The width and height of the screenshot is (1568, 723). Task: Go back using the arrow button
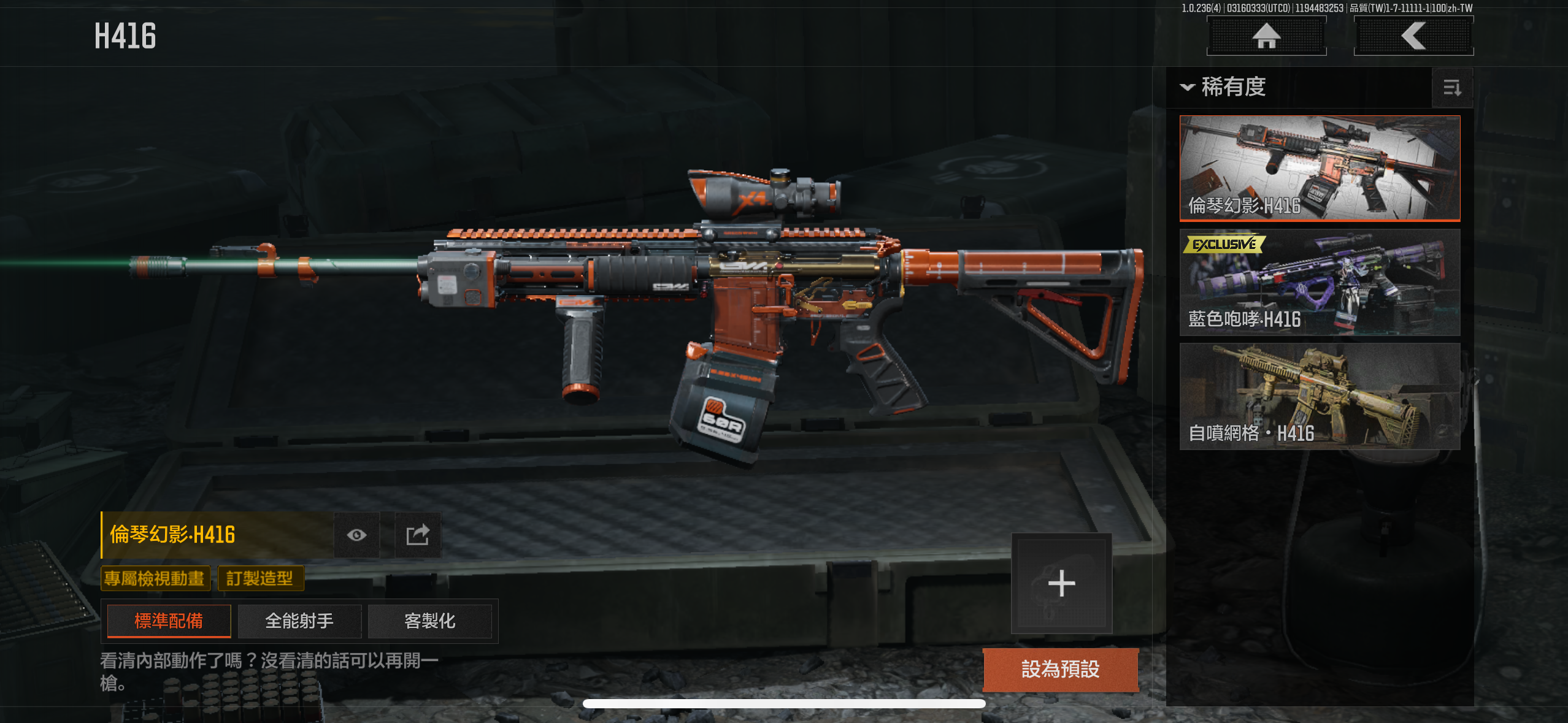coord(1413,36)
